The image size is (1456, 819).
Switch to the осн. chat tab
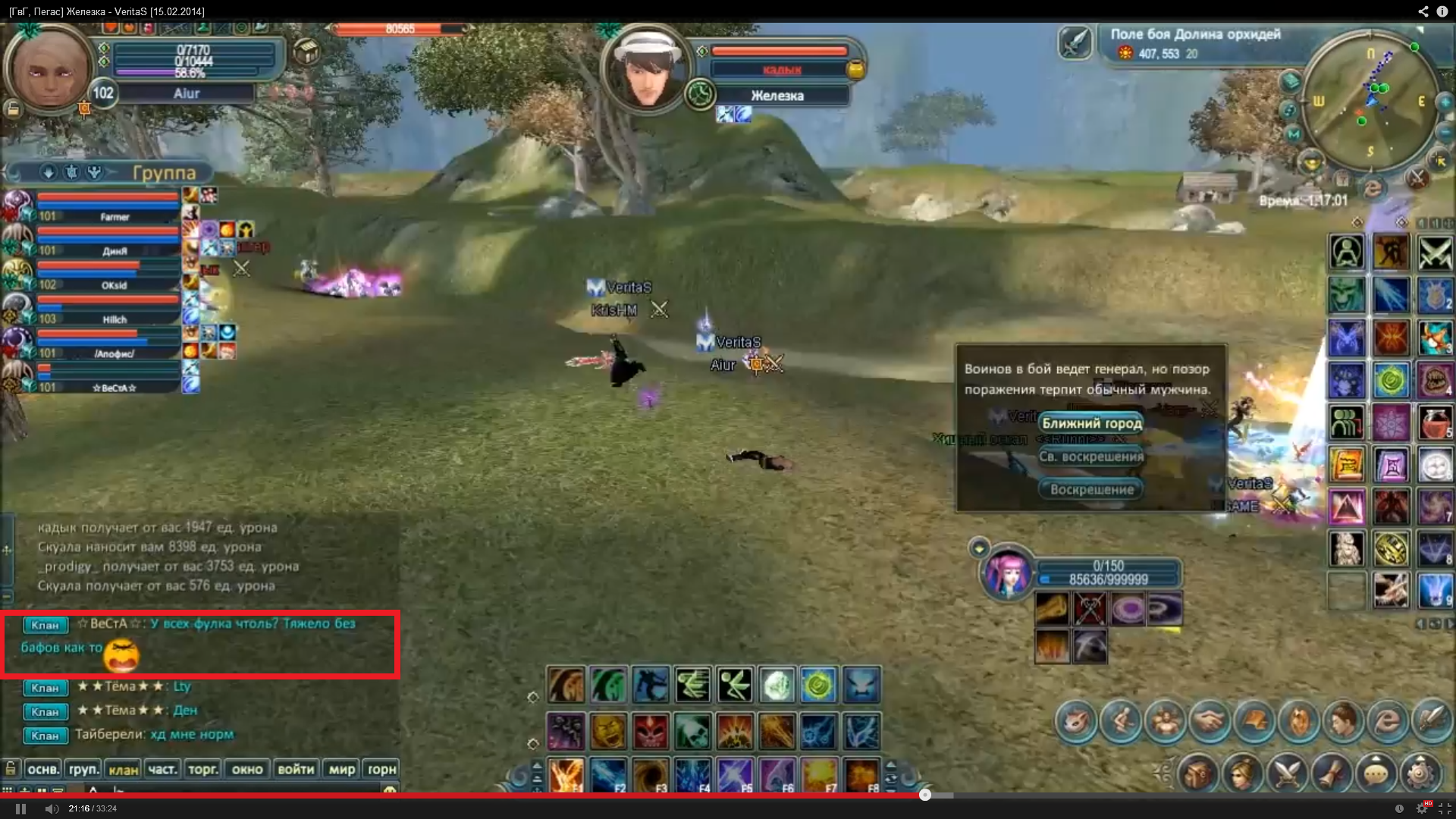(x=43, y=769)
